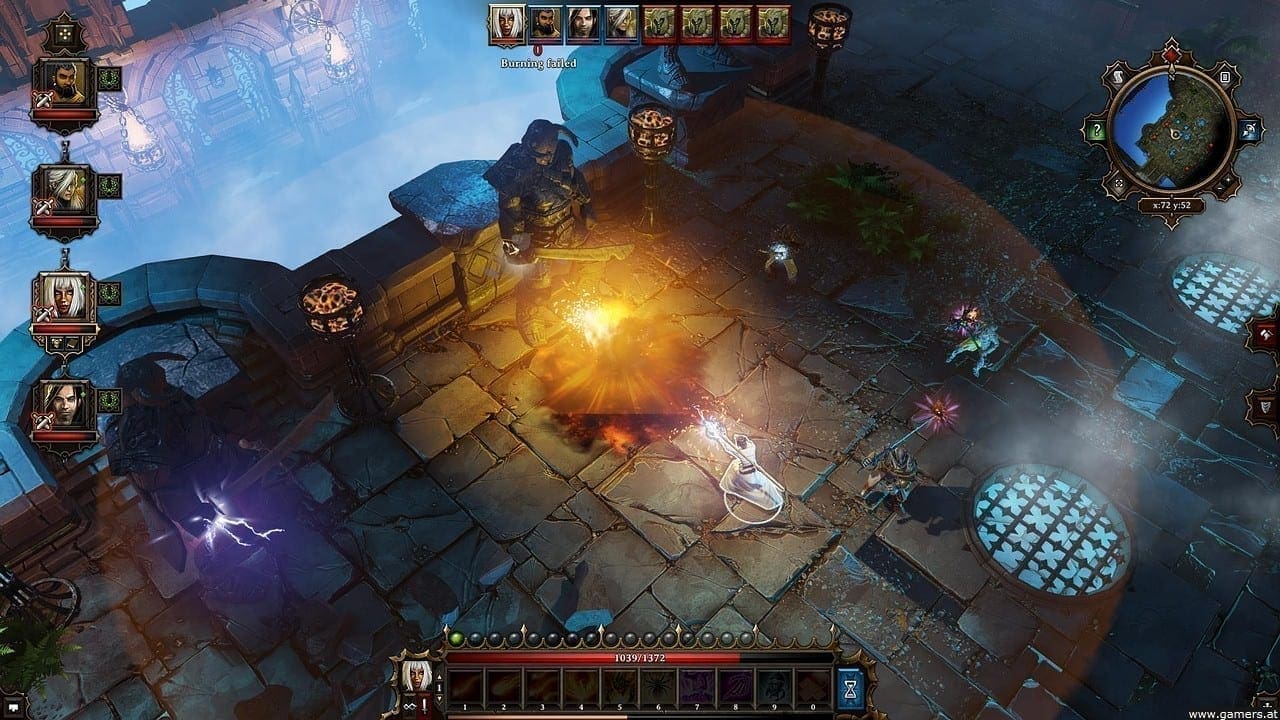This screenshot has height=720, width=1280.
Task: Activate the spider skill in slot 6
Action: 659,685
